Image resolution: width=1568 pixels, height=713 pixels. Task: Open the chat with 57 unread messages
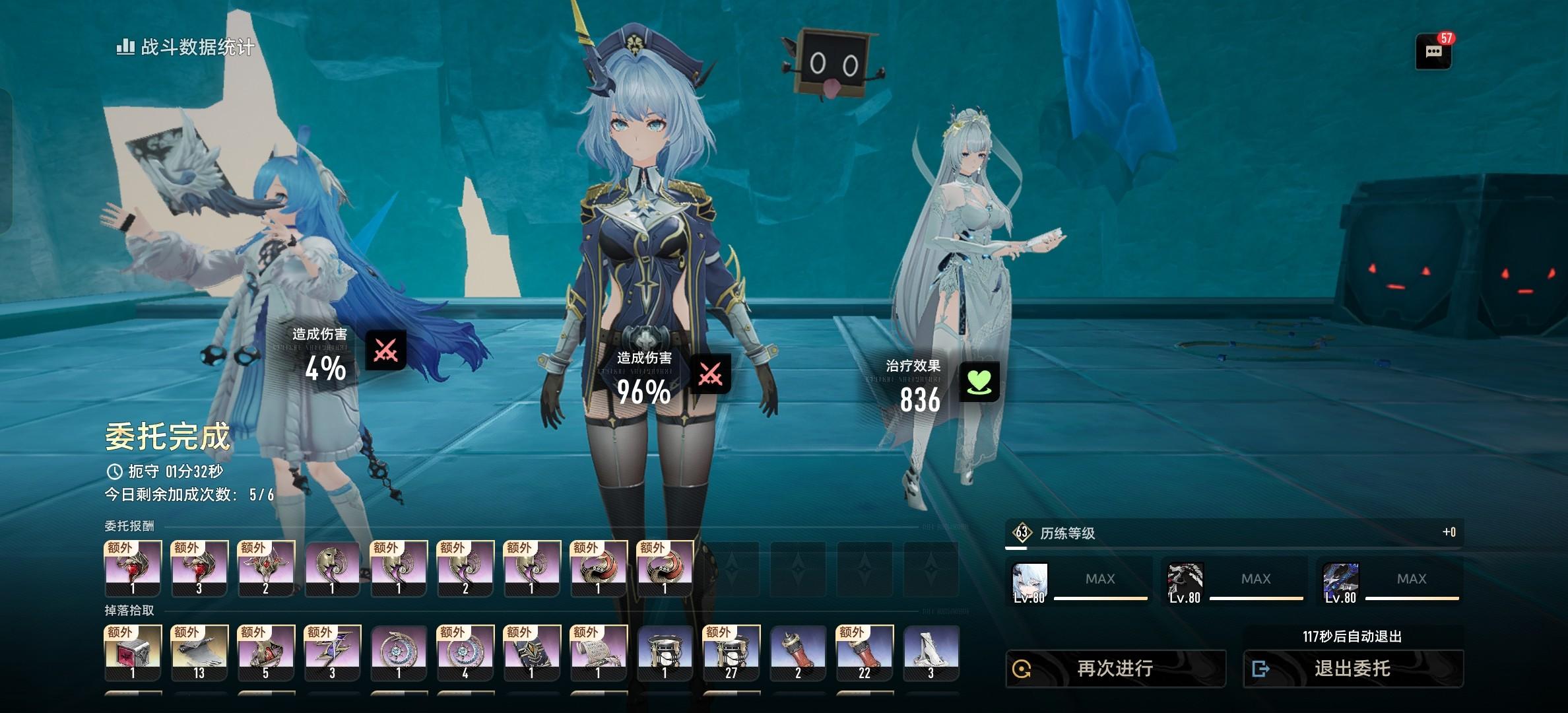coord(1433,52)
